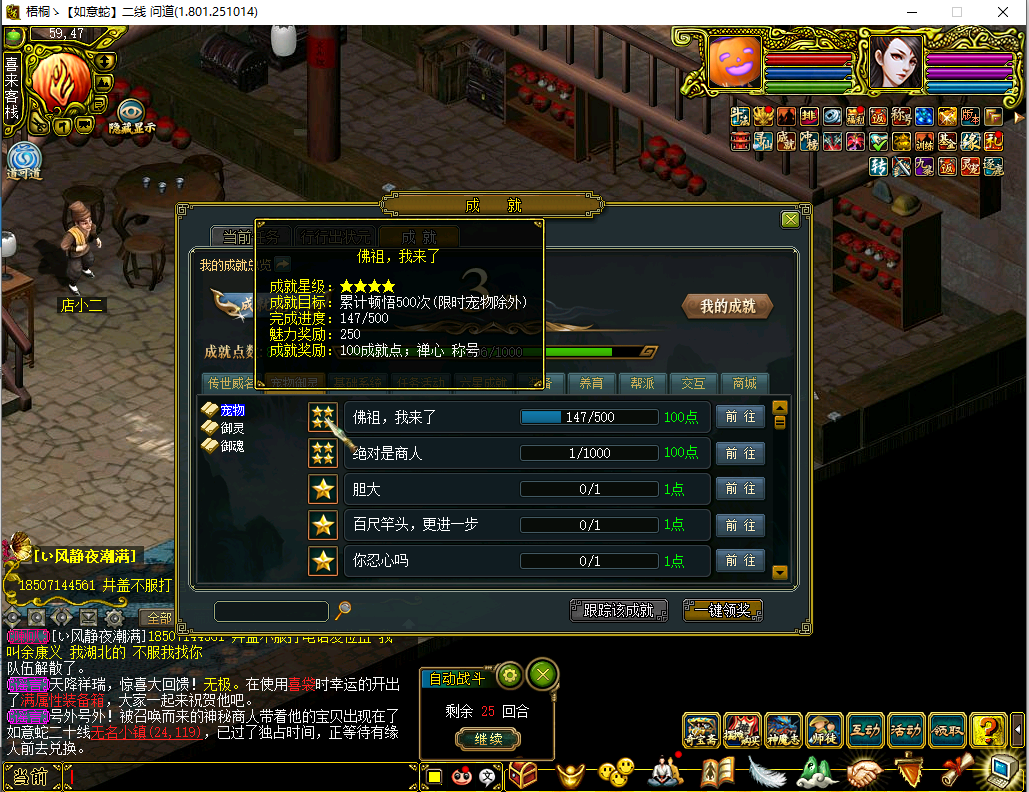Image resolution: width=1029 pixels, height=792 pixels.
Task: Toggle the 隐藏显示 eye icon
Action: coord(132,112)
